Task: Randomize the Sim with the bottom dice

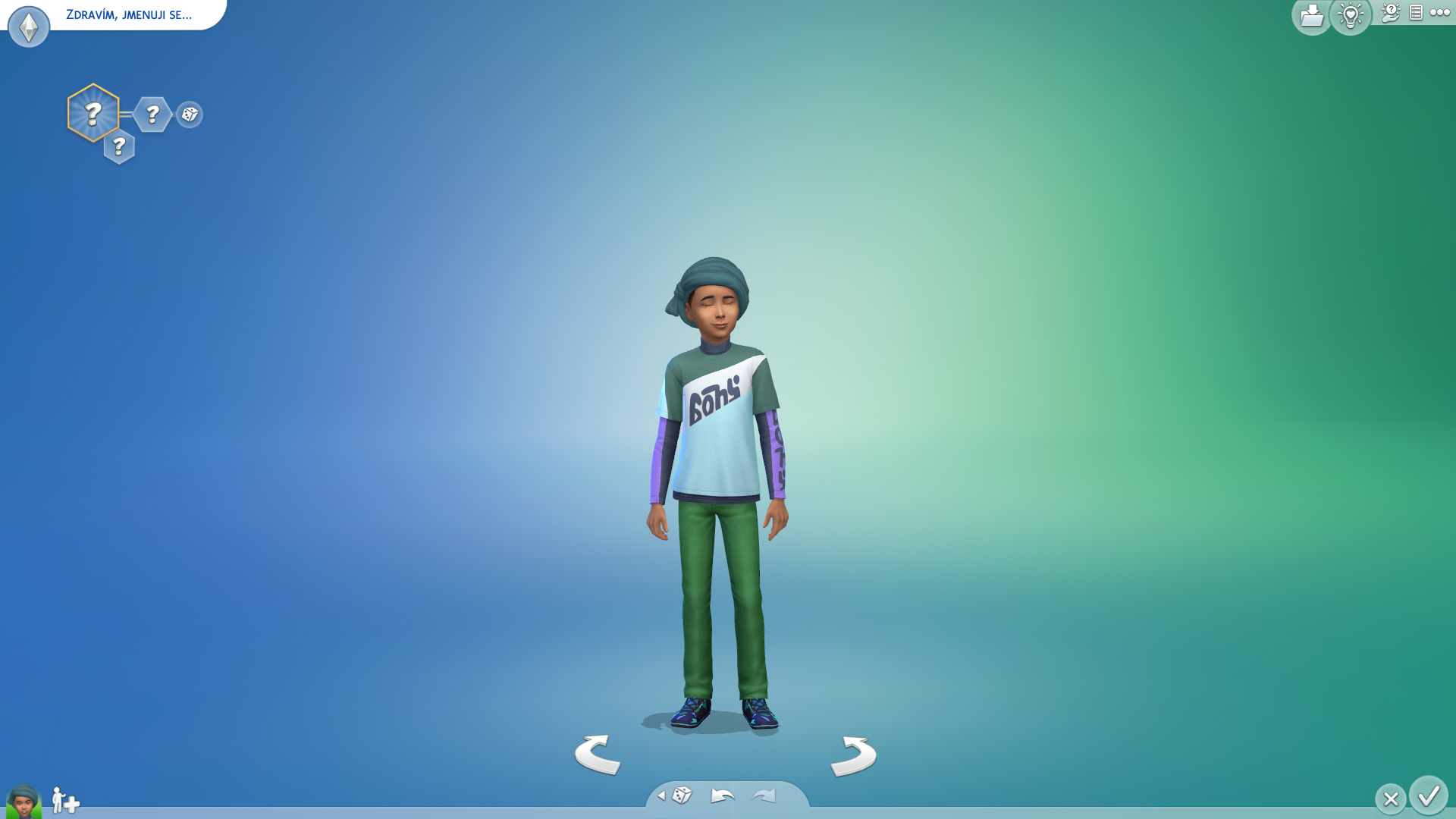Action: coord(682,795)
